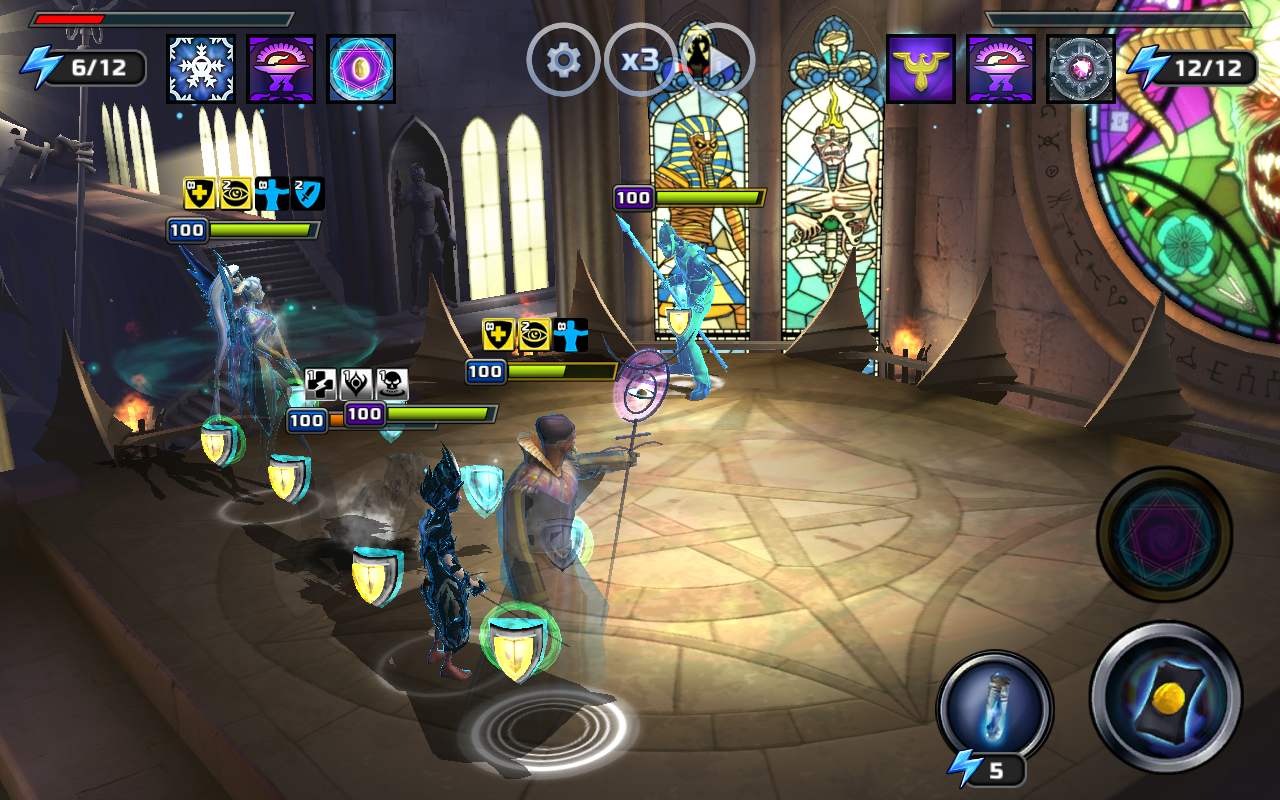Image resolution: width=1280 pixels, height=800 pixels.
Task: Tap the purple chalice talisman beside the snowflake
Action: click(x=281, y=69)
